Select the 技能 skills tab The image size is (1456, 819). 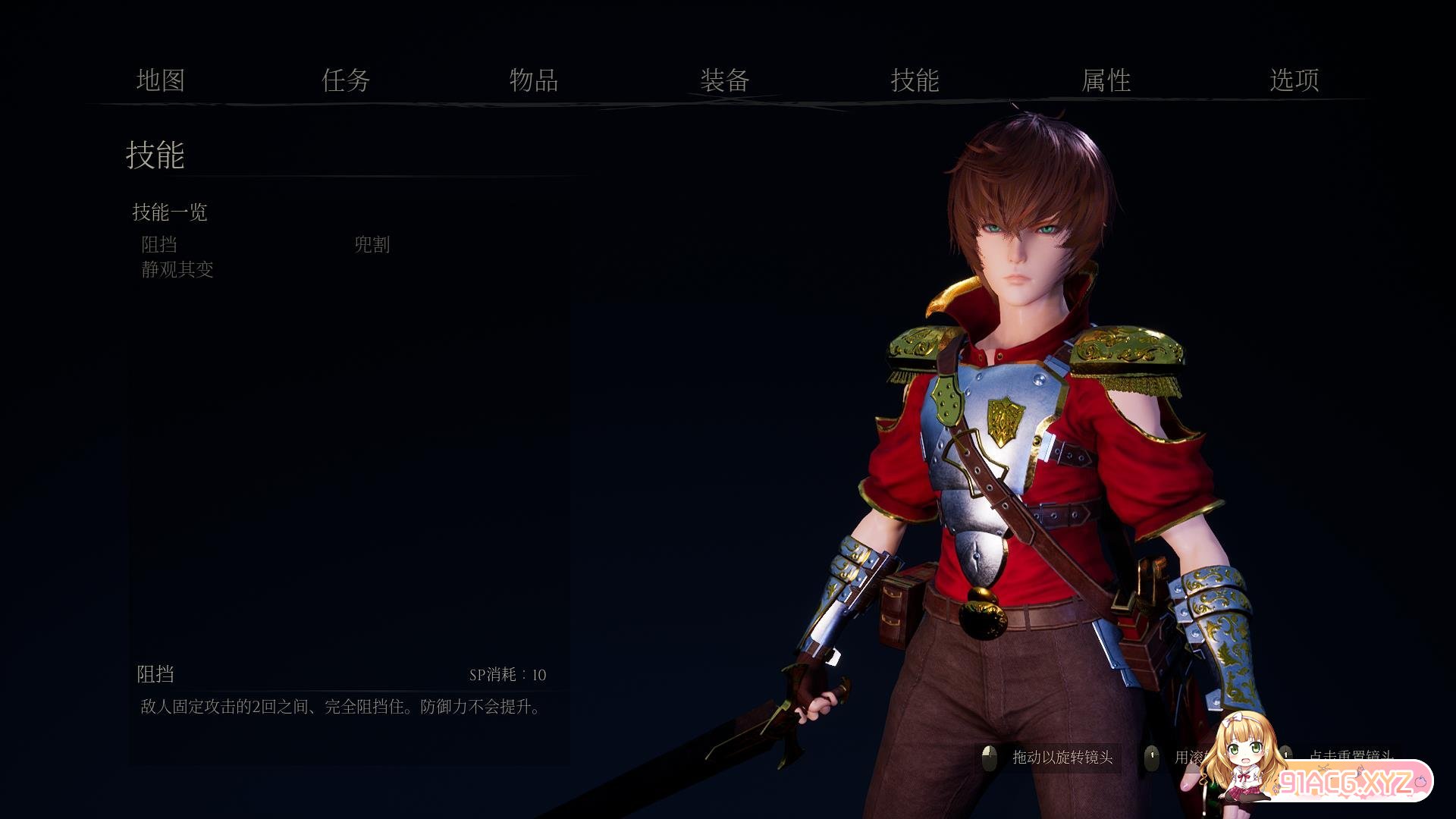pyautogui.click(x=915, y=80)
